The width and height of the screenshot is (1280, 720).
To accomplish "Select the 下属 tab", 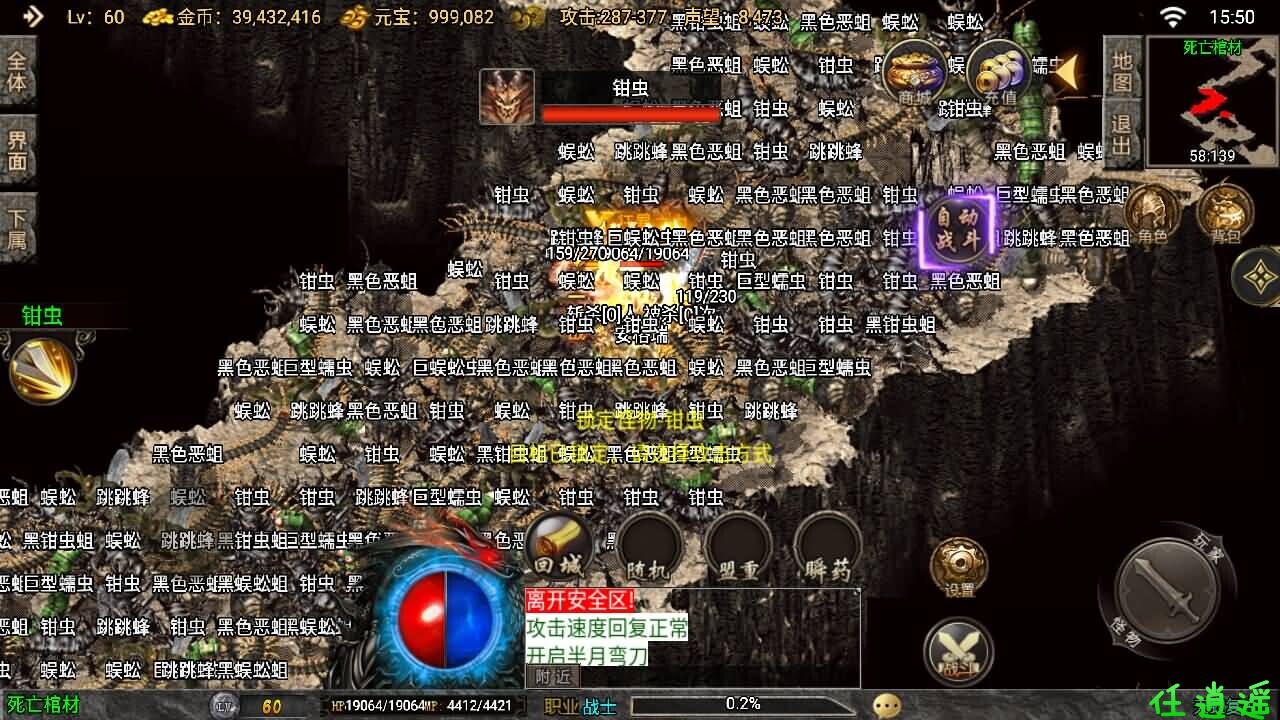I will point(17,228).
